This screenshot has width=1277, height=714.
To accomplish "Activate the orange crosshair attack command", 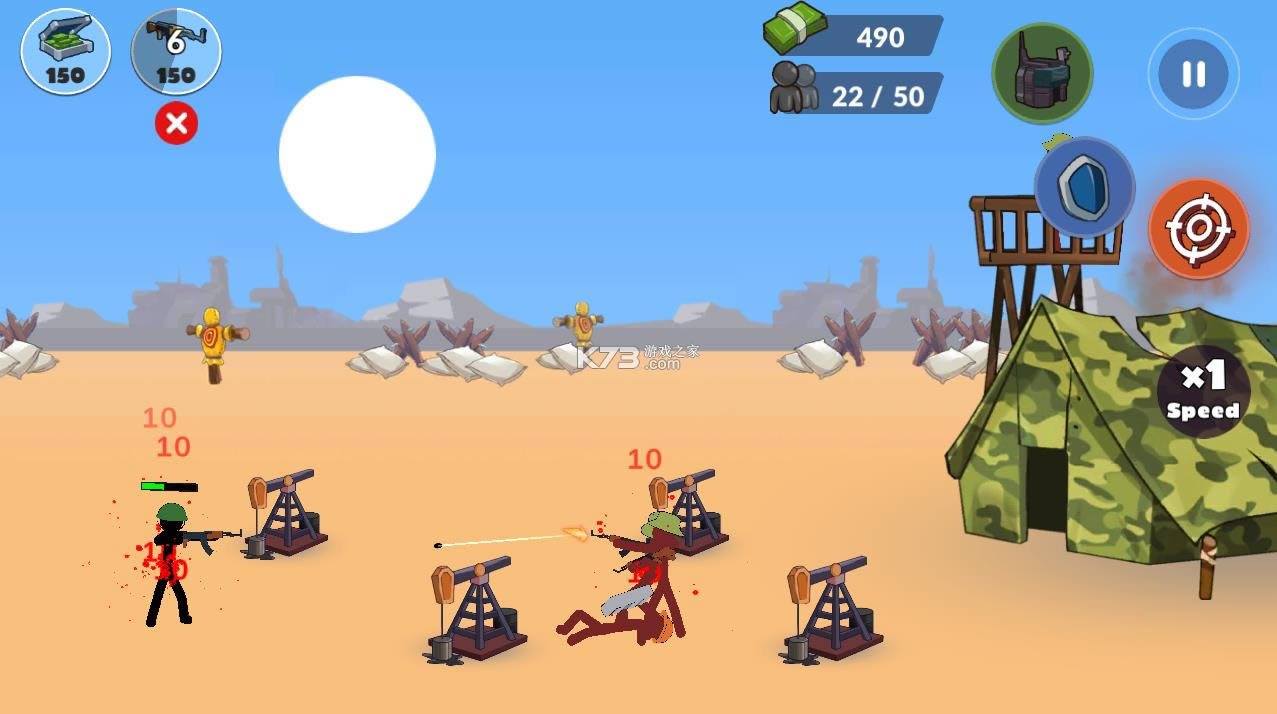I will pos(1198,228).
